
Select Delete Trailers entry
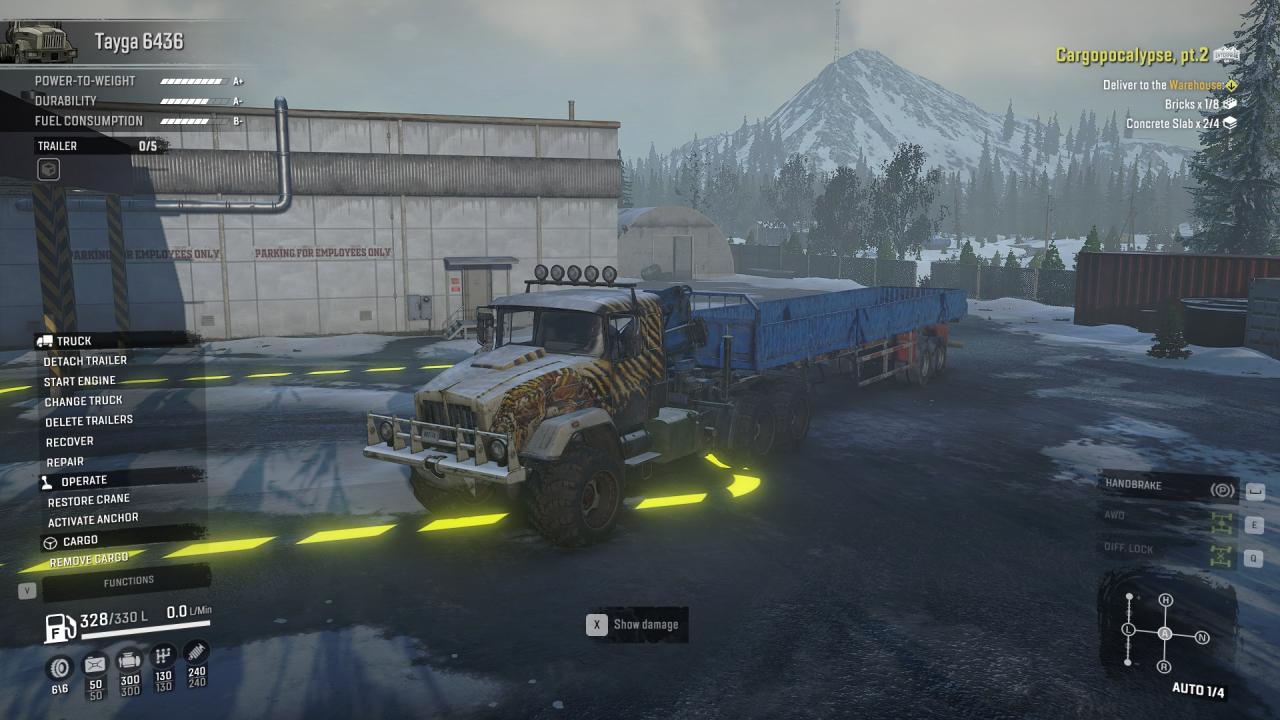[x=89, y=421]
